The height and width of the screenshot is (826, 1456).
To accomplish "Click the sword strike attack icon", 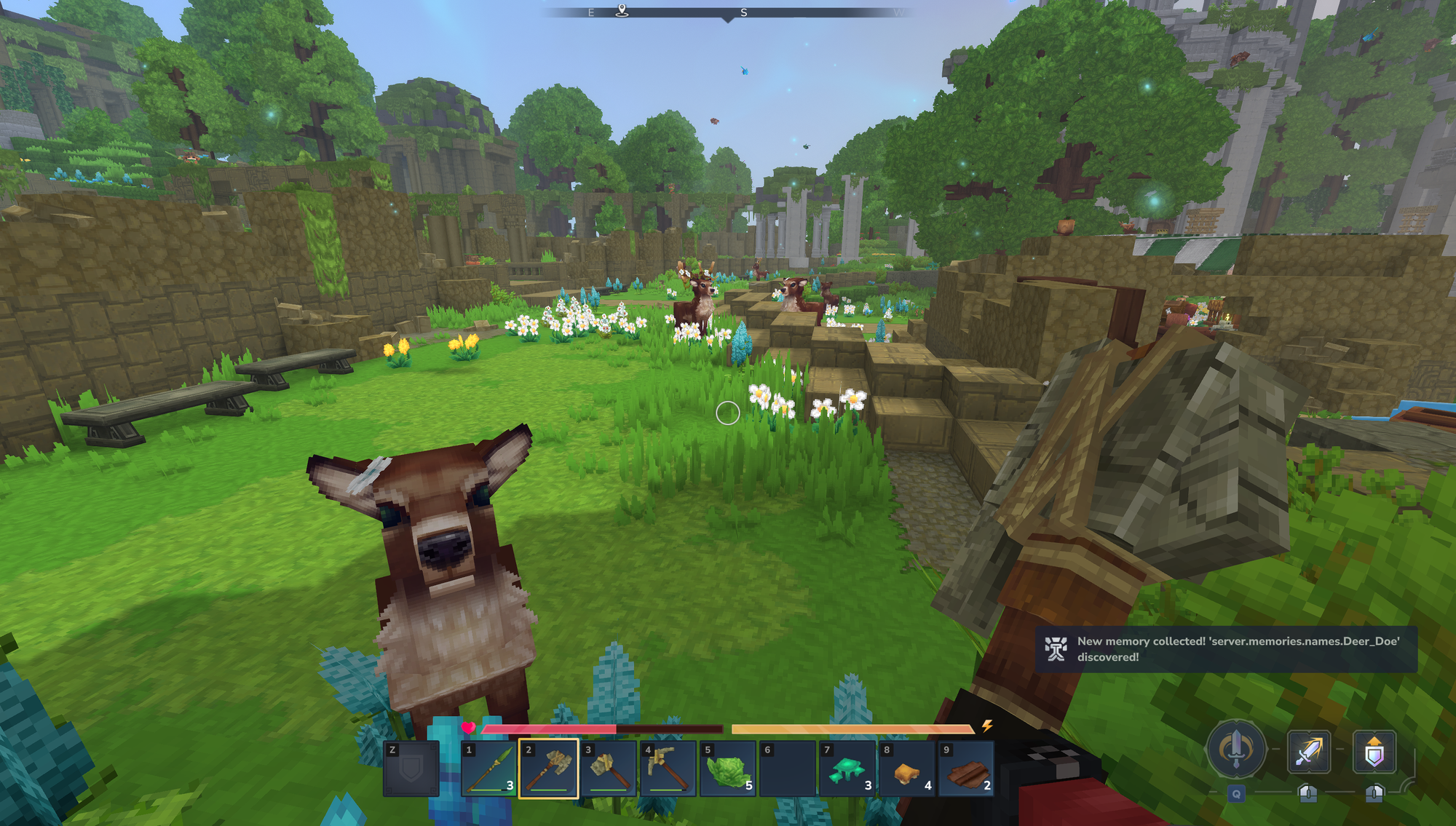I will click(1309, 752).
